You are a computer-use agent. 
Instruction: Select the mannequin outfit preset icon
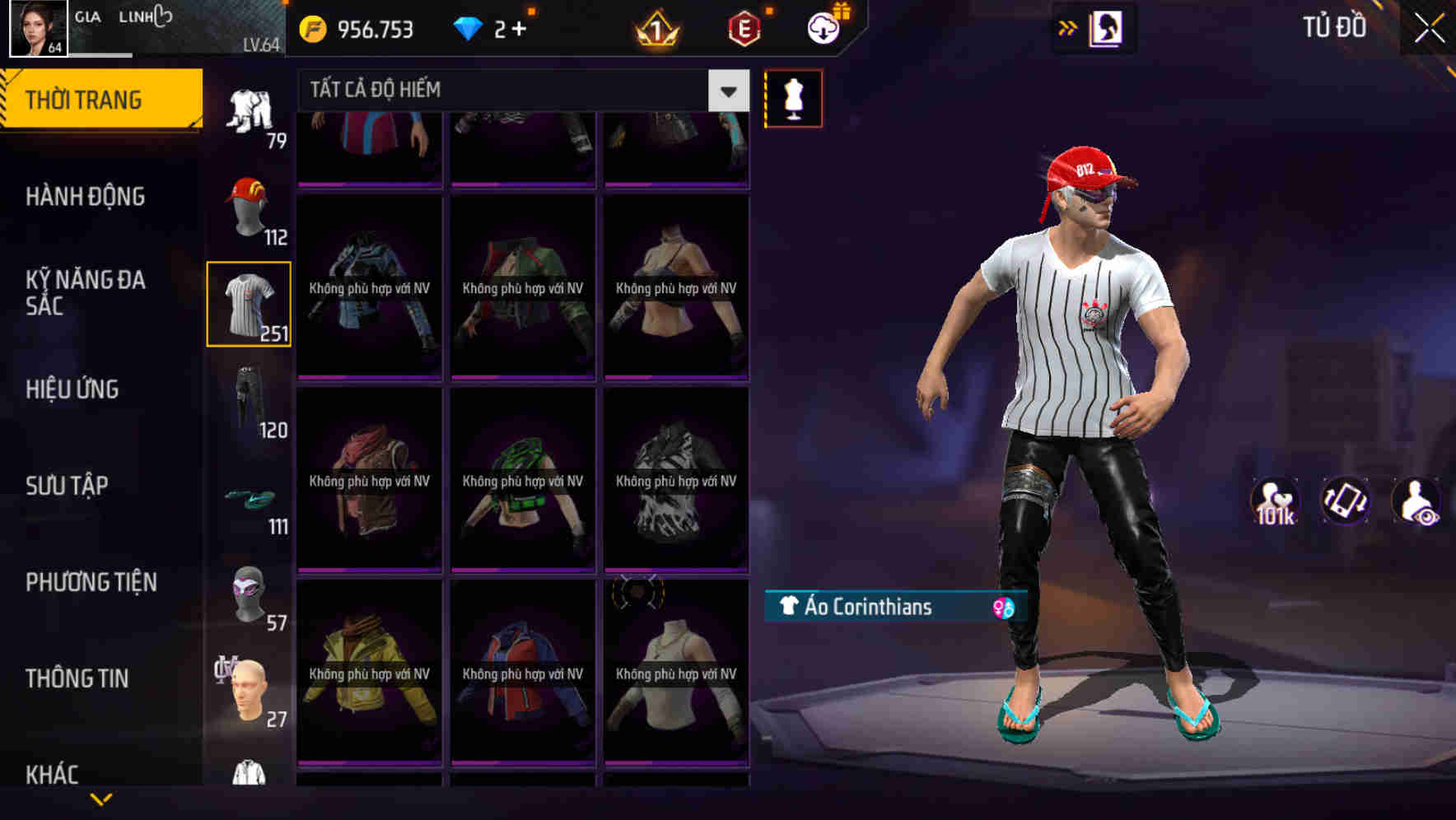(793, 97)
